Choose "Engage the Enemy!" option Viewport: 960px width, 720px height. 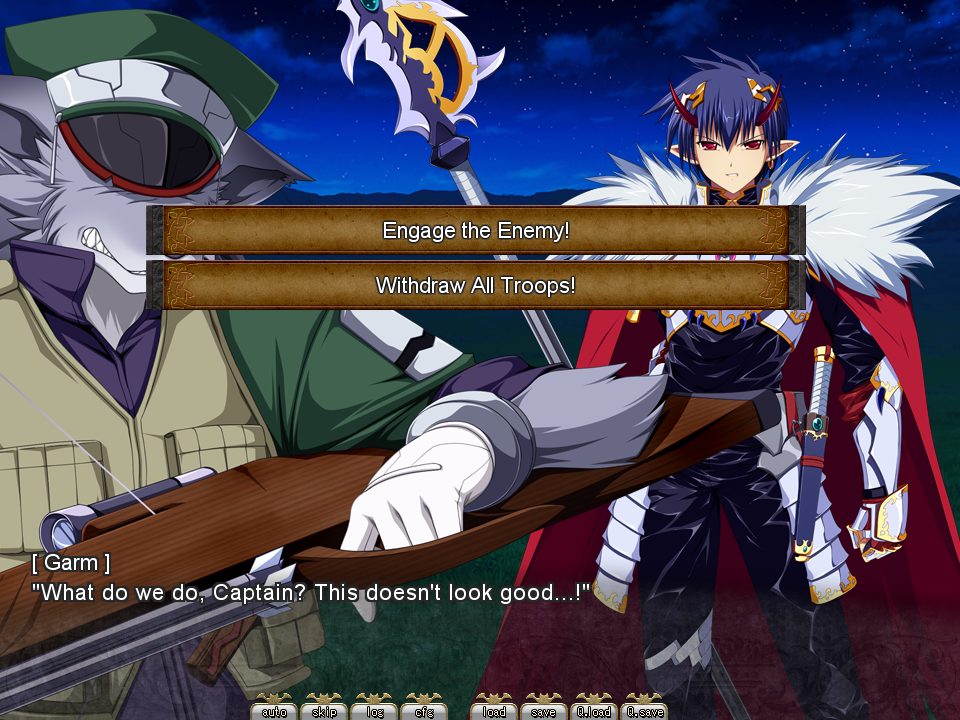[x=476, y=231]
